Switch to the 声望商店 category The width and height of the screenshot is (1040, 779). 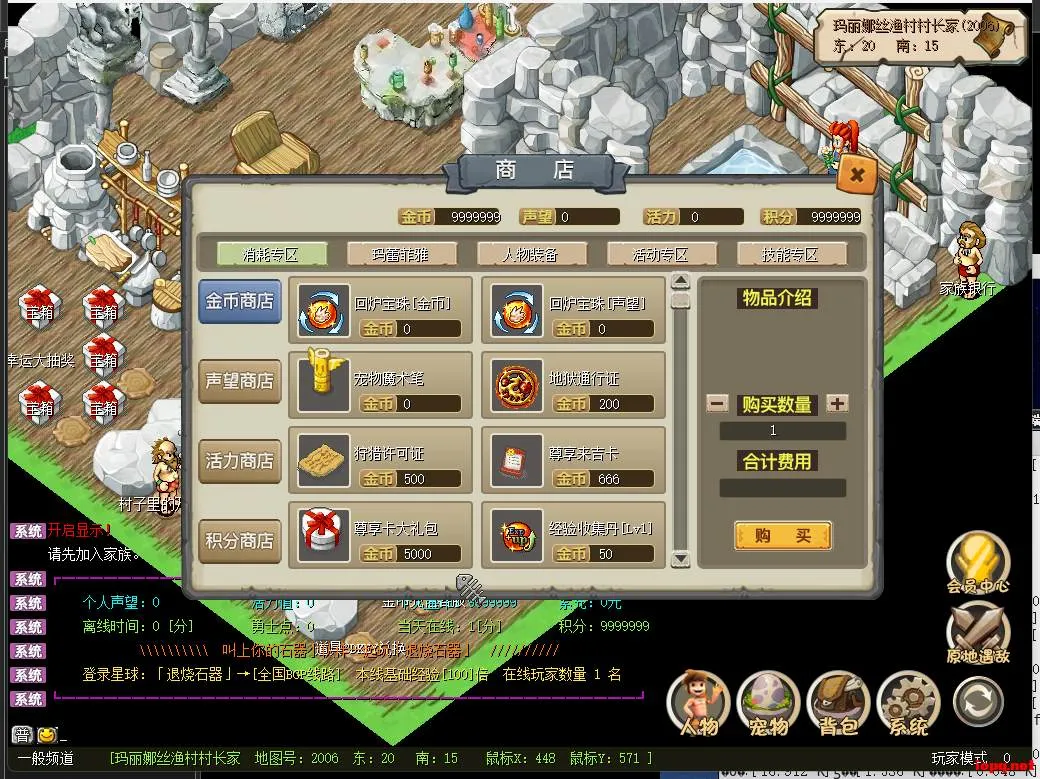[239, 381]
